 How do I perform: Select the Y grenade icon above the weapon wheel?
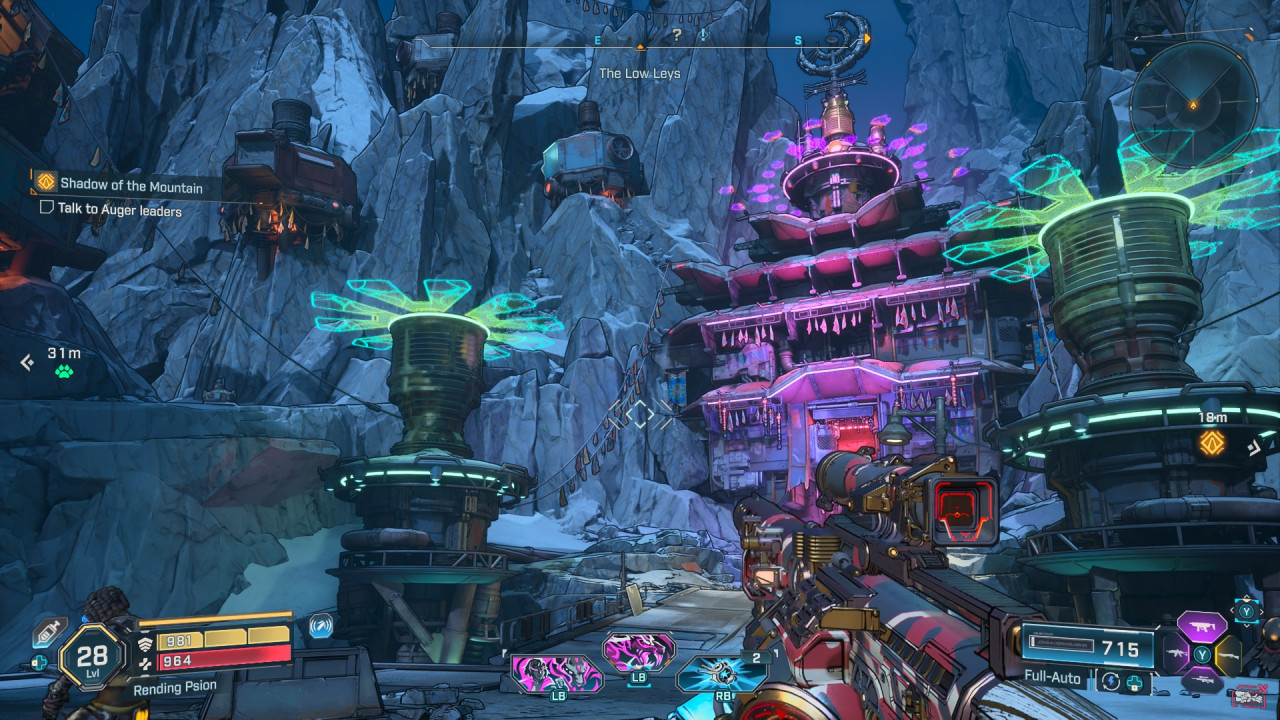(1247, 610)
